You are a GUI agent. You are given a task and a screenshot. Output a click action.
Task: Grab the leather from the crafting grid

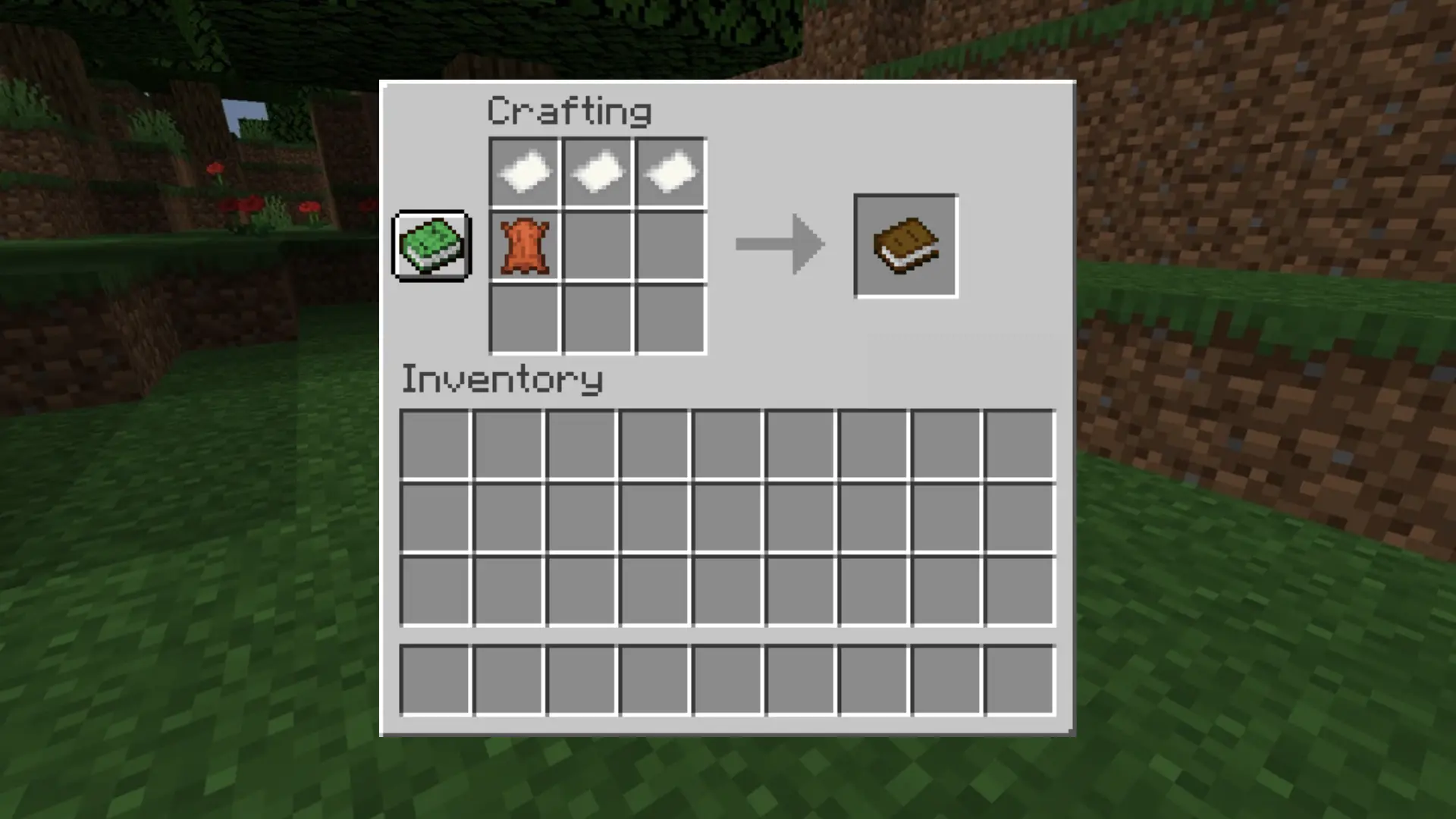tap(525, 244)
